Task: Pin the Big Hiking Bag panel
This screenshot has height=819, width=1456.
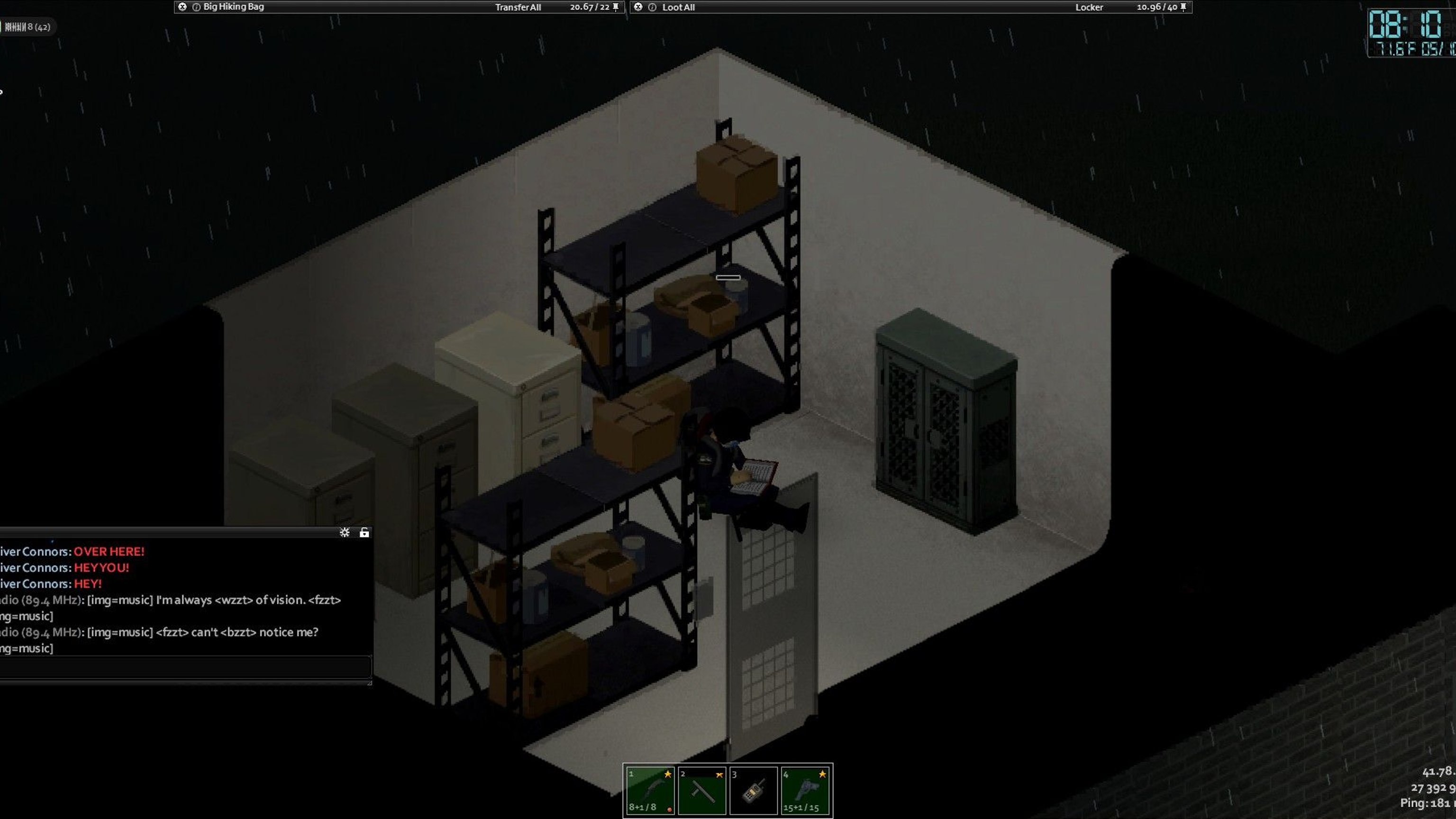Action: tap(616, 7)
